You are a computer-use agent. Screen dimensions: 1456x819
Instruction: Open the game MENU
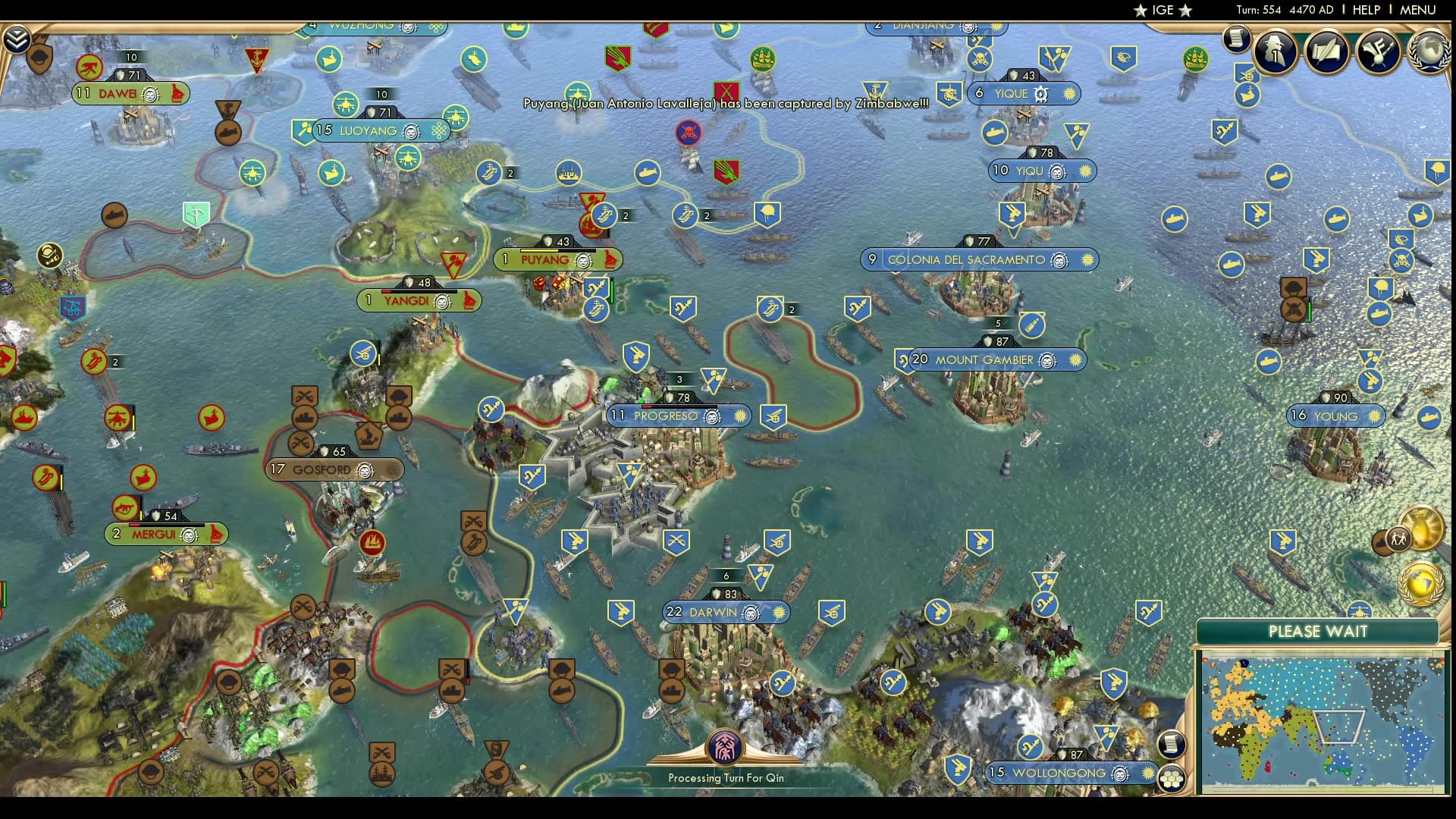click(x=1417, y=10)
